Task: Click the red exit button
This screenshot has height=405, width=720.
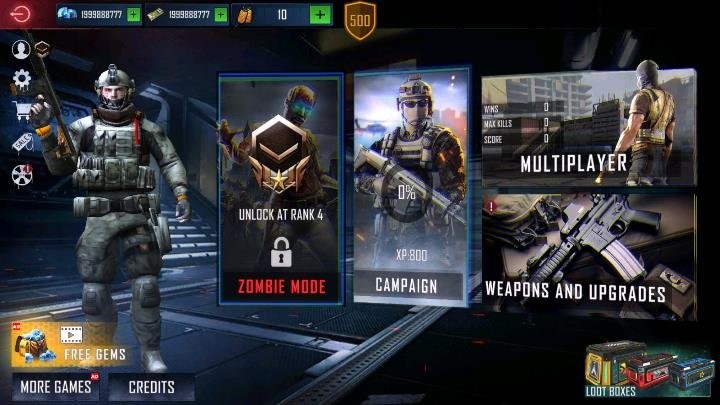Action: 19,14
